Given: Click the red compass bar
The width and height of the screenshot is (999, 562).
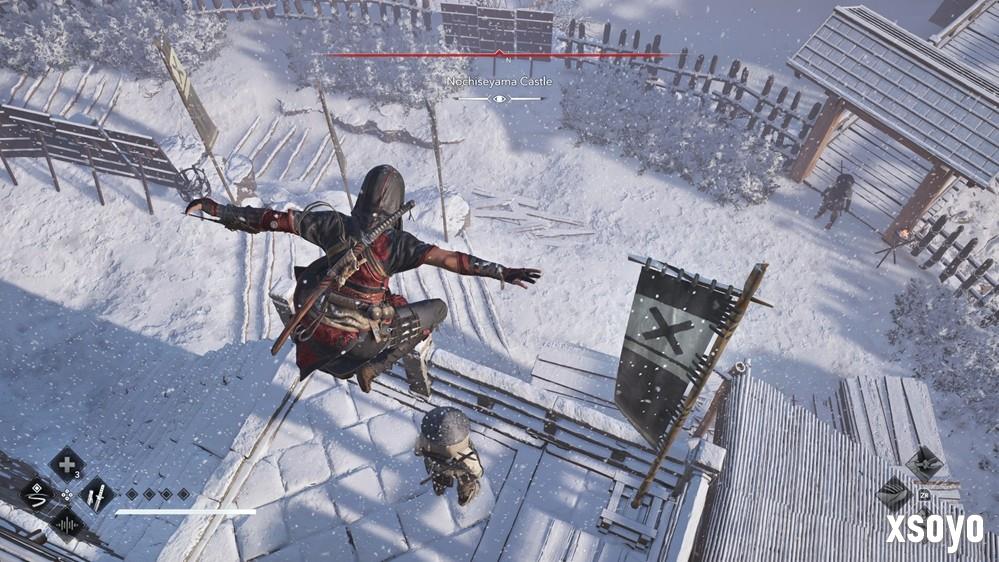Looking at the screenshot, I should [498, 55].
